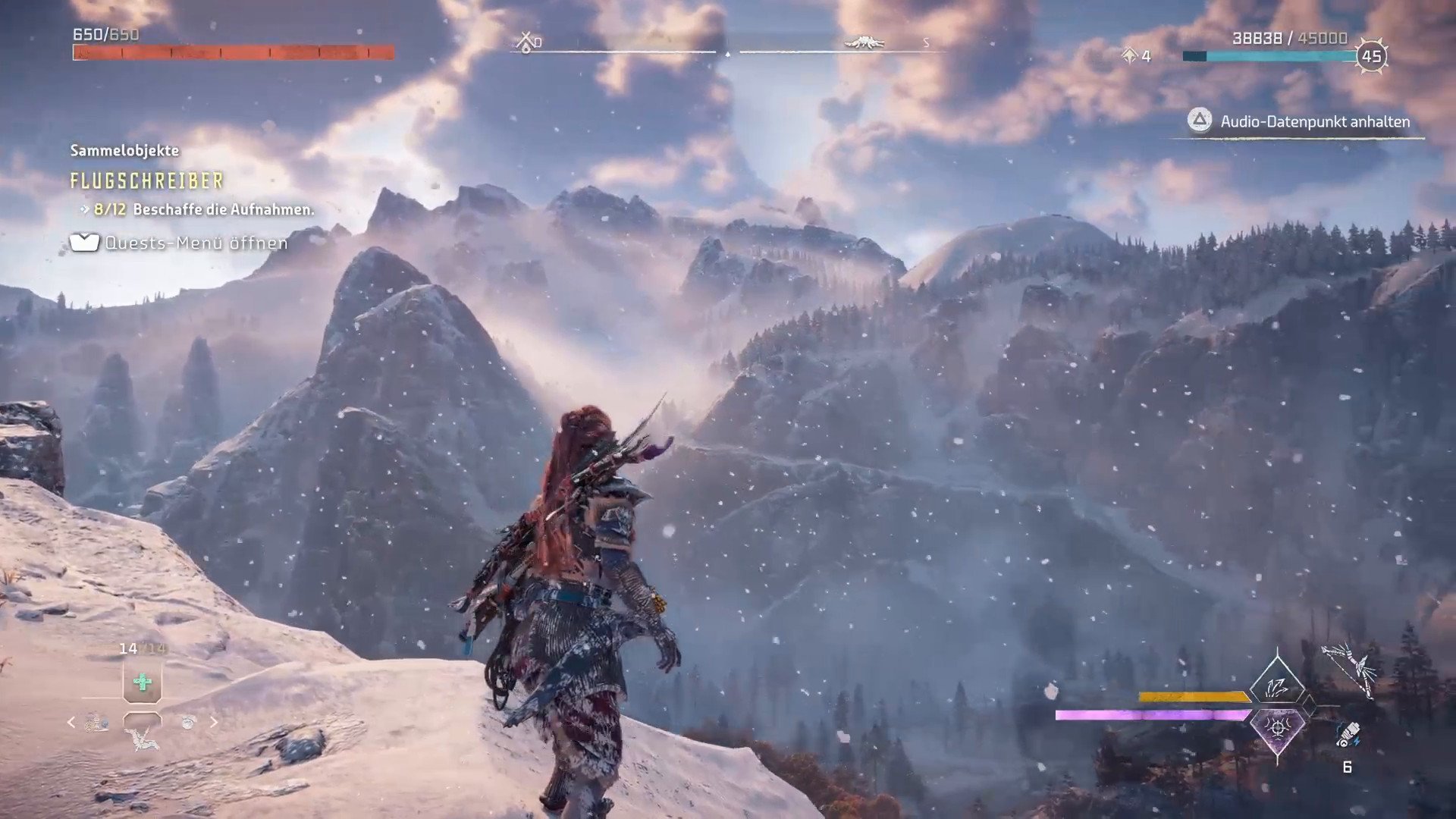1456x819 pixels.
Task: Open skill points icon showing 4
Action: 1130,55
